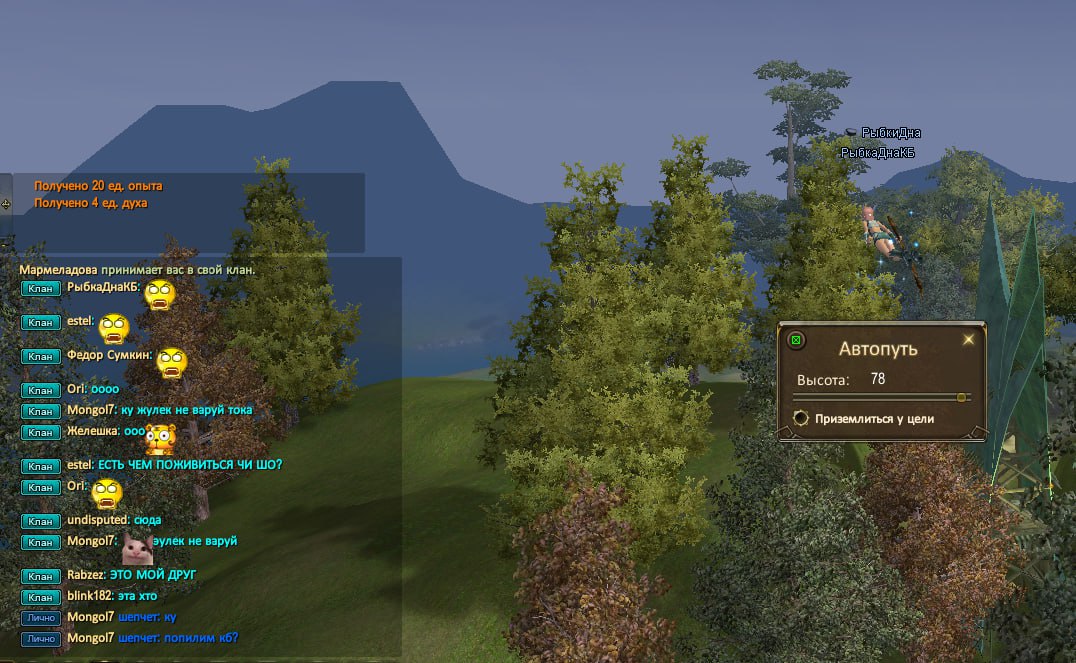
Task: Select Rabzez's name in the chat log
Action: coord(87,575)
